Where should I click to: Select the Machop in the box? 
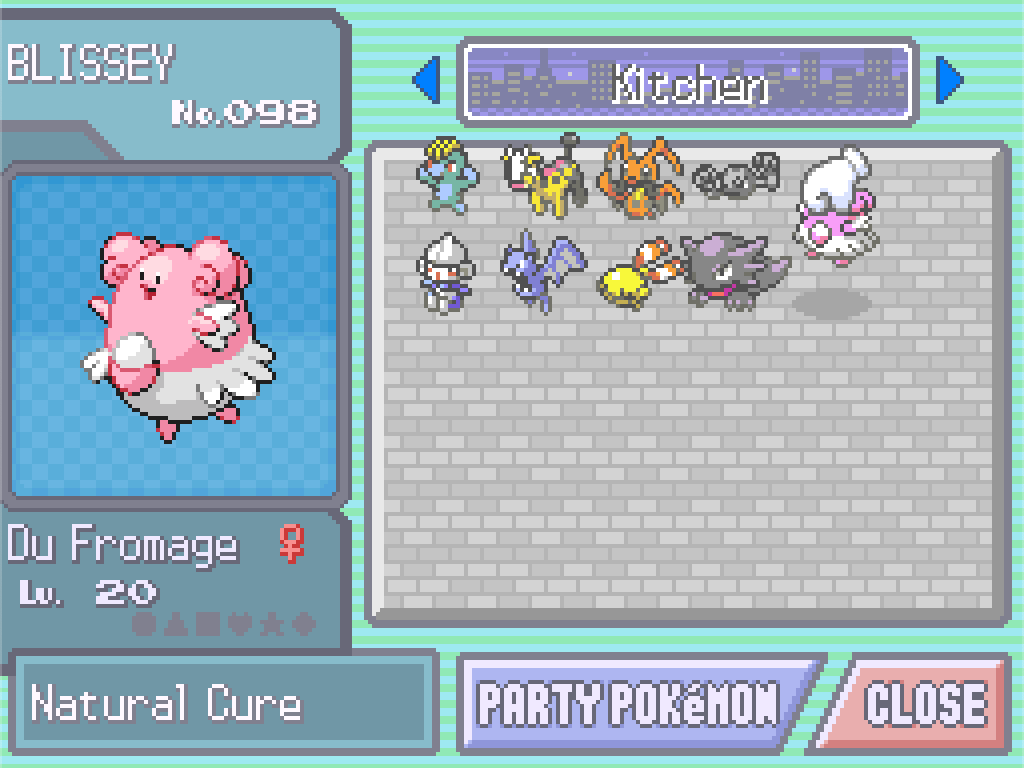point(447,178)
